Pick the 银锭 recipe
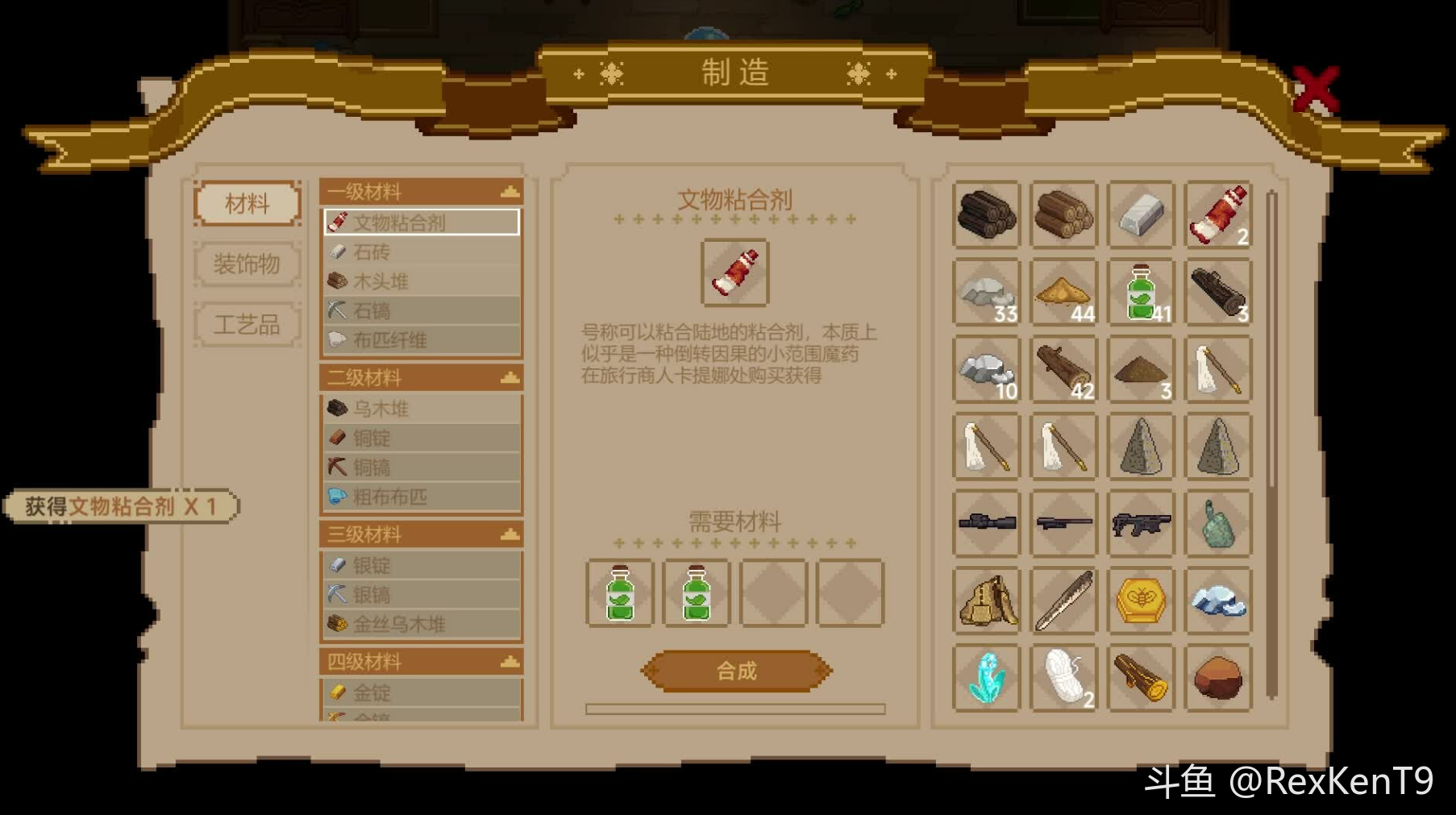Screen dimensions: 1456x815 [421, 565]
